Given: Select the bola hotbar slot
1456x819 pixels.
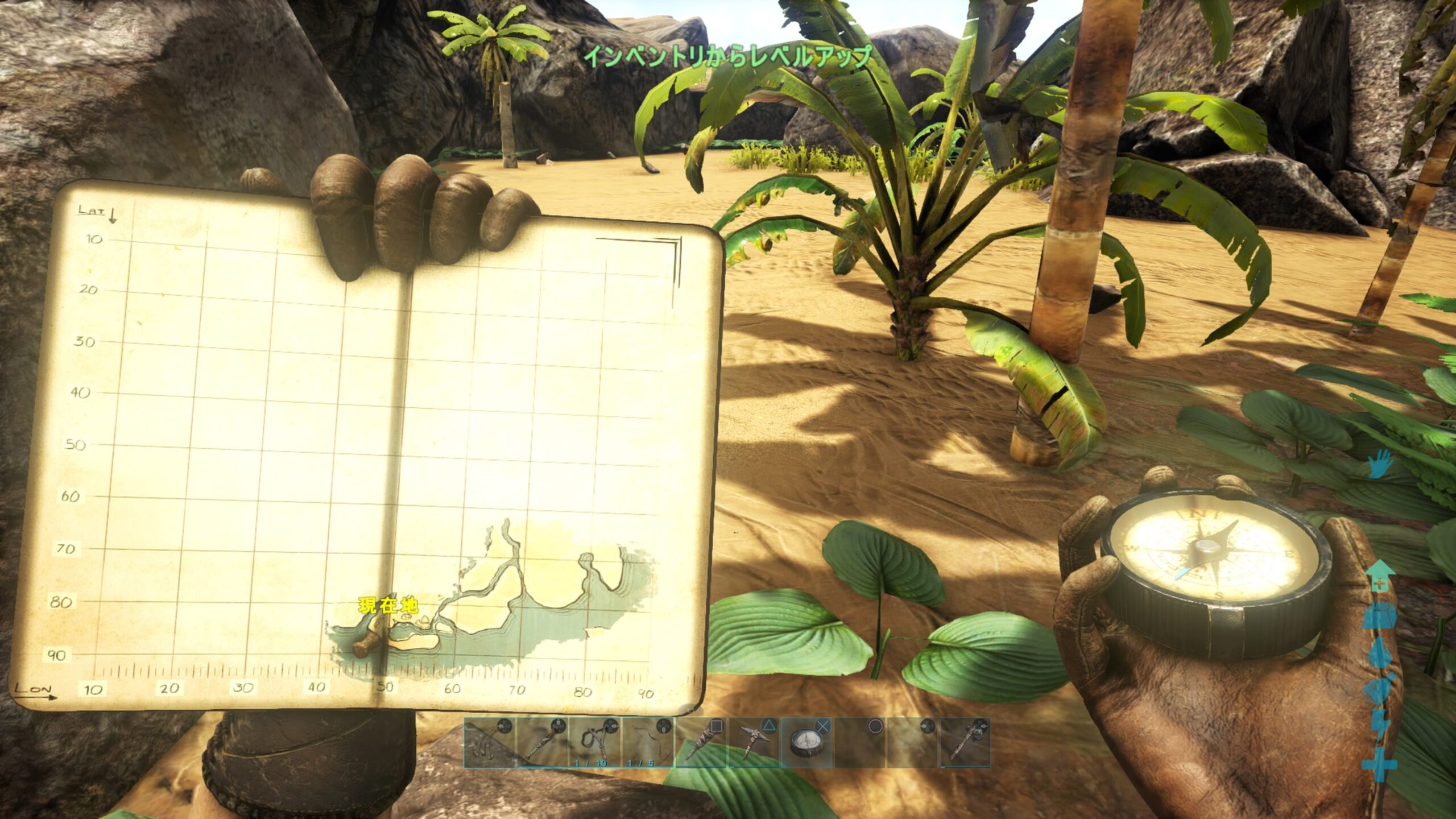Looking at the screenshot, I should click(489, 742).
